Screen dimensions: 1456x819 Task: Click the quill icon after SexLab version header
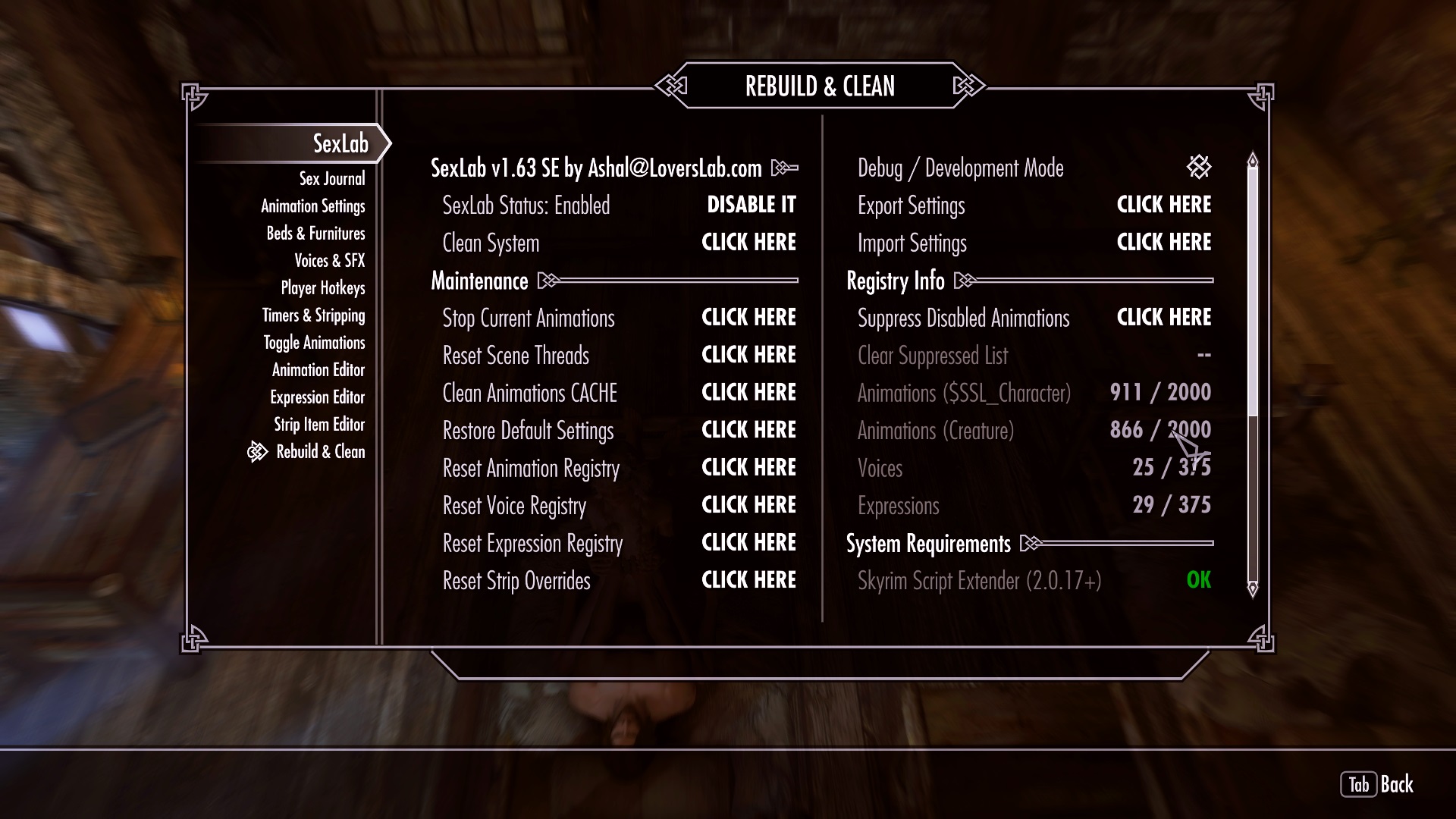click(784, 168)
